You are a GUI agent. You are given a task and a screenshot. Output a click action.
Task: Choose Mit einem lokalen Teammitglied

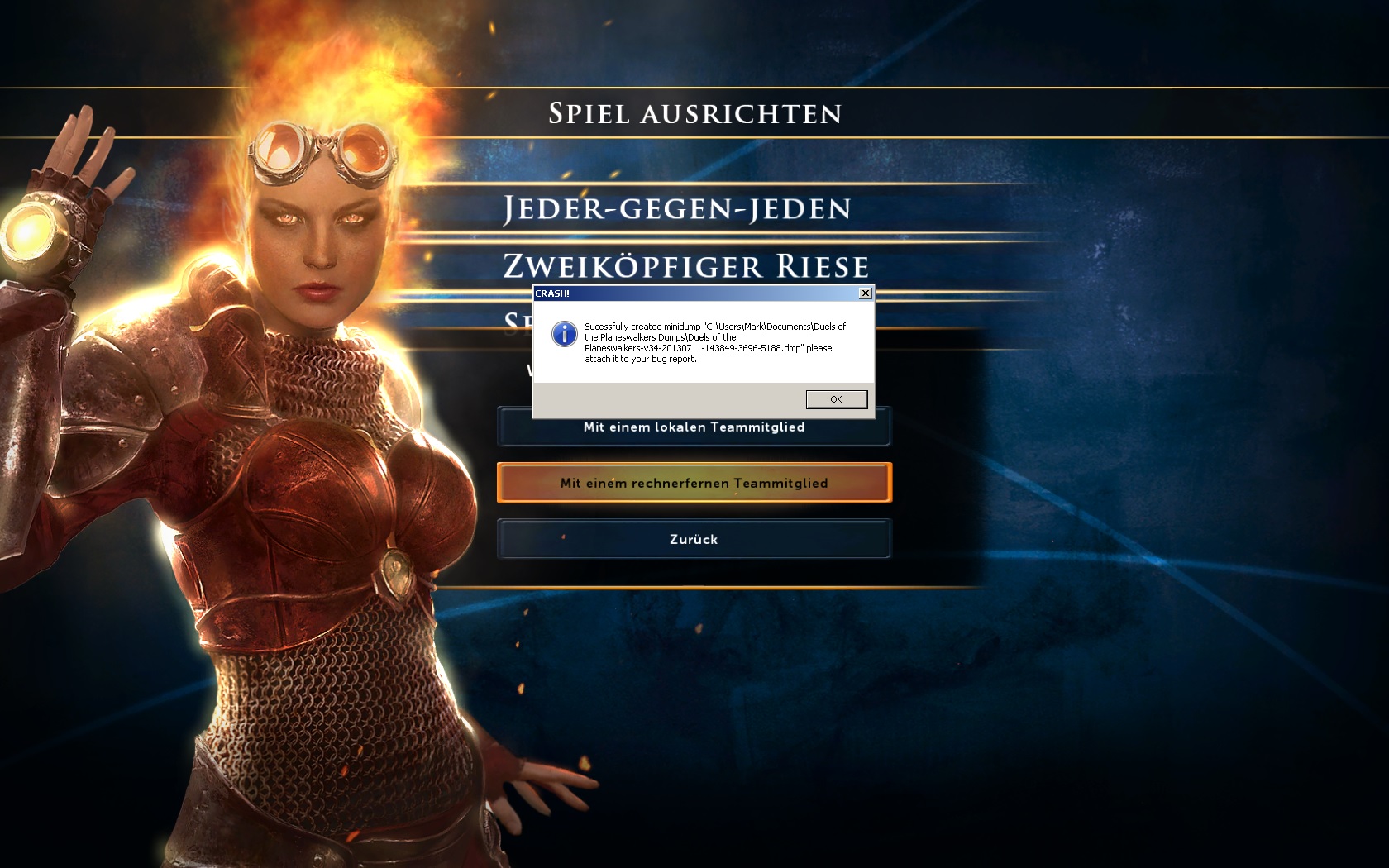694,431
